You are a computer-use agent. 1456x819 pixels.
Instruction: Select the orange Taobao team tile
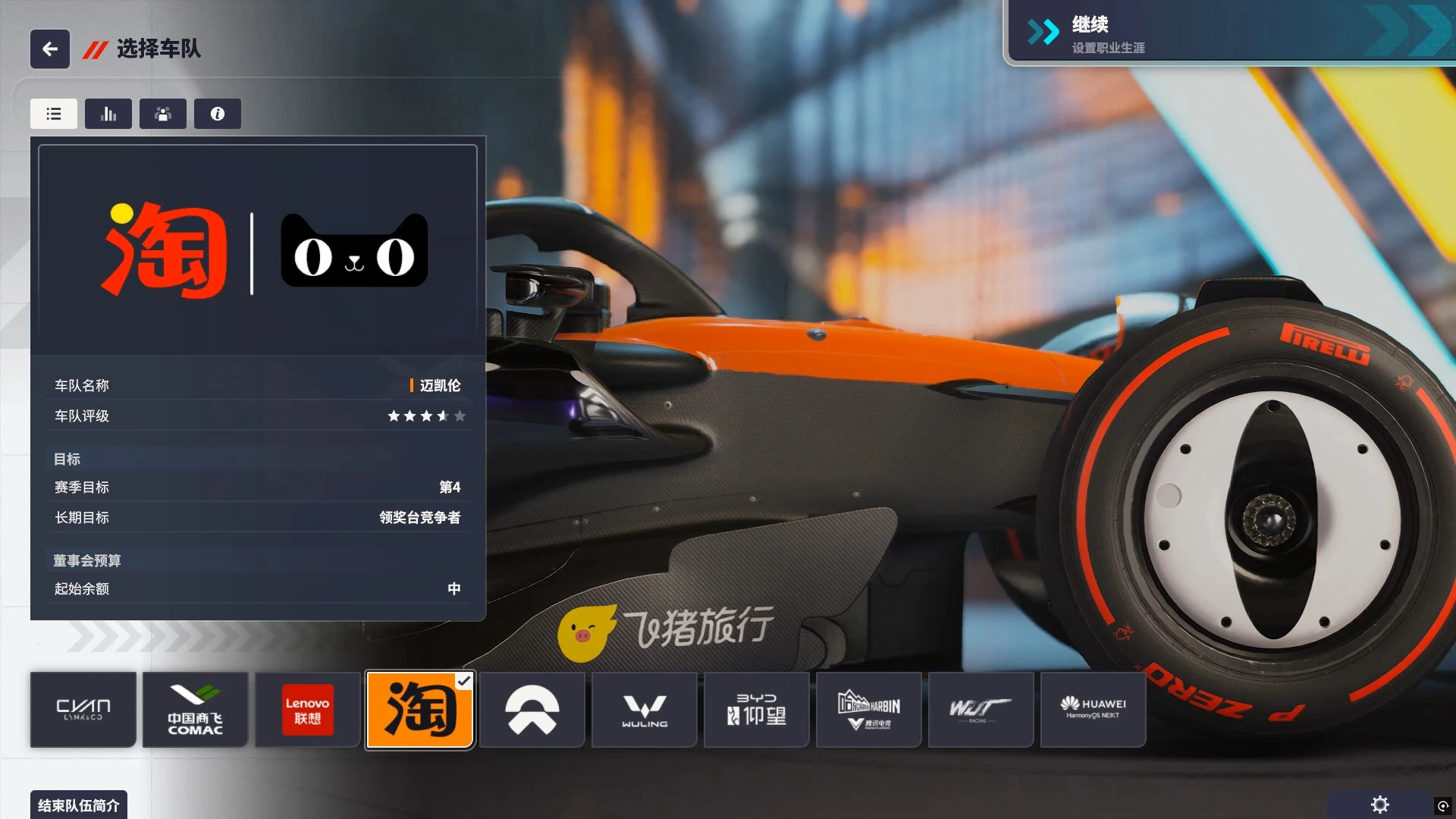420,710
